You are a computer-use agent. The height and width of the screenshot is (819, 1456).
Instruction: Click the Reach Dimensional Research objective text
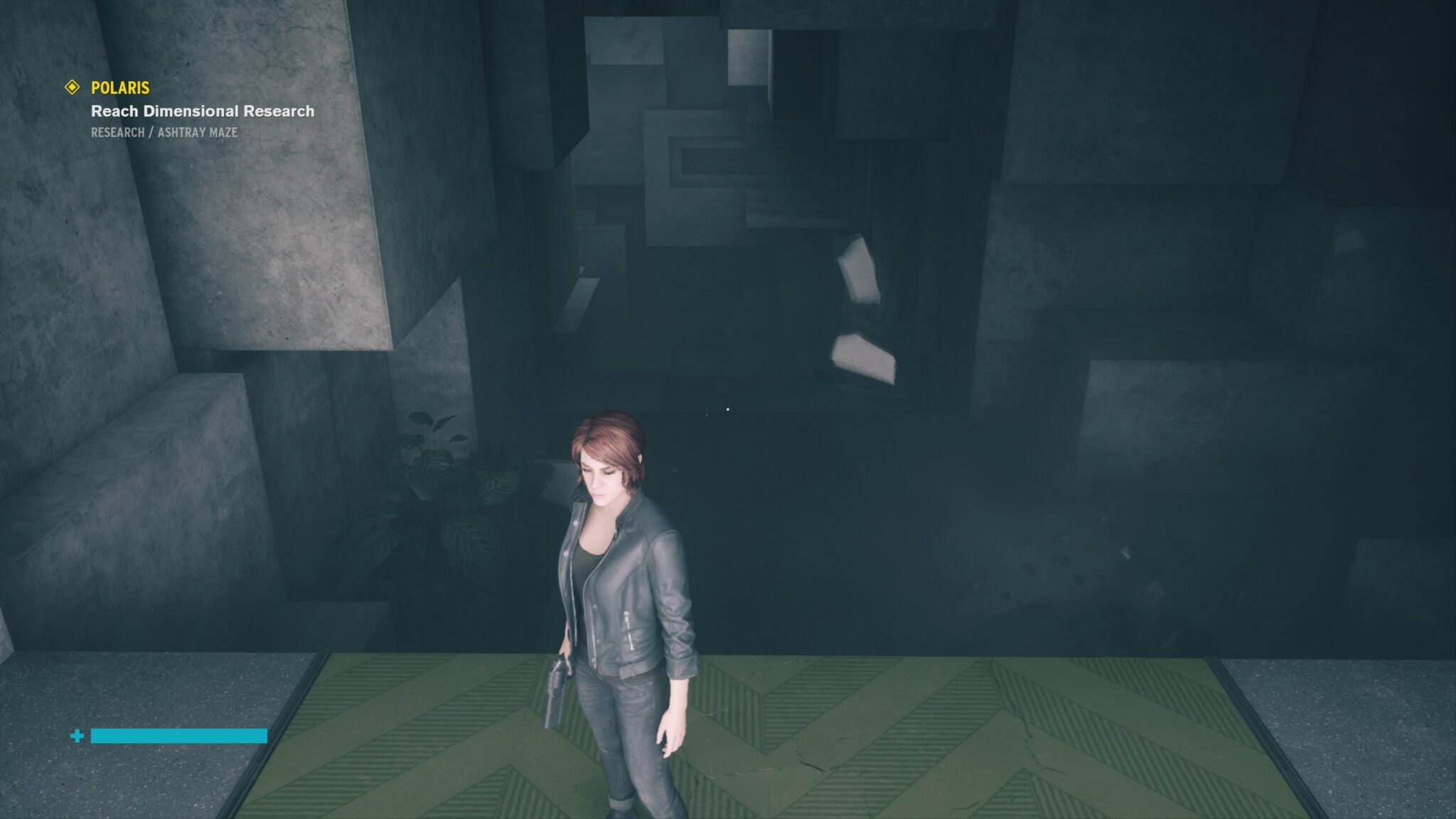201,111
